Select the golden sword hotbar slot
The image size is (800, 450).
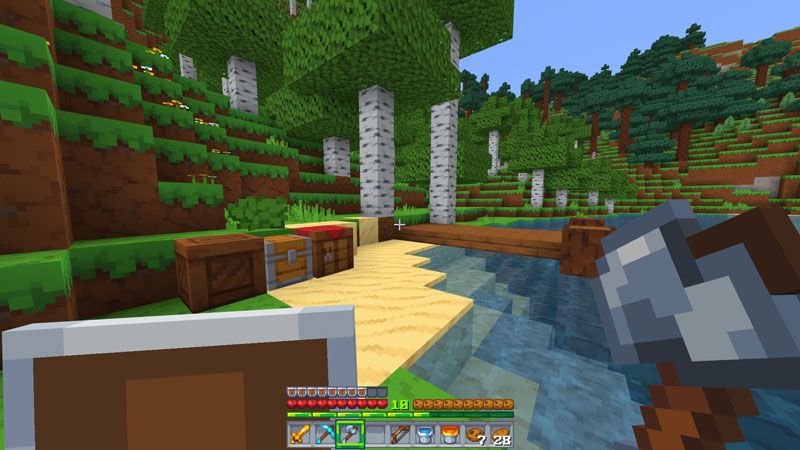[x=300, y=435]
